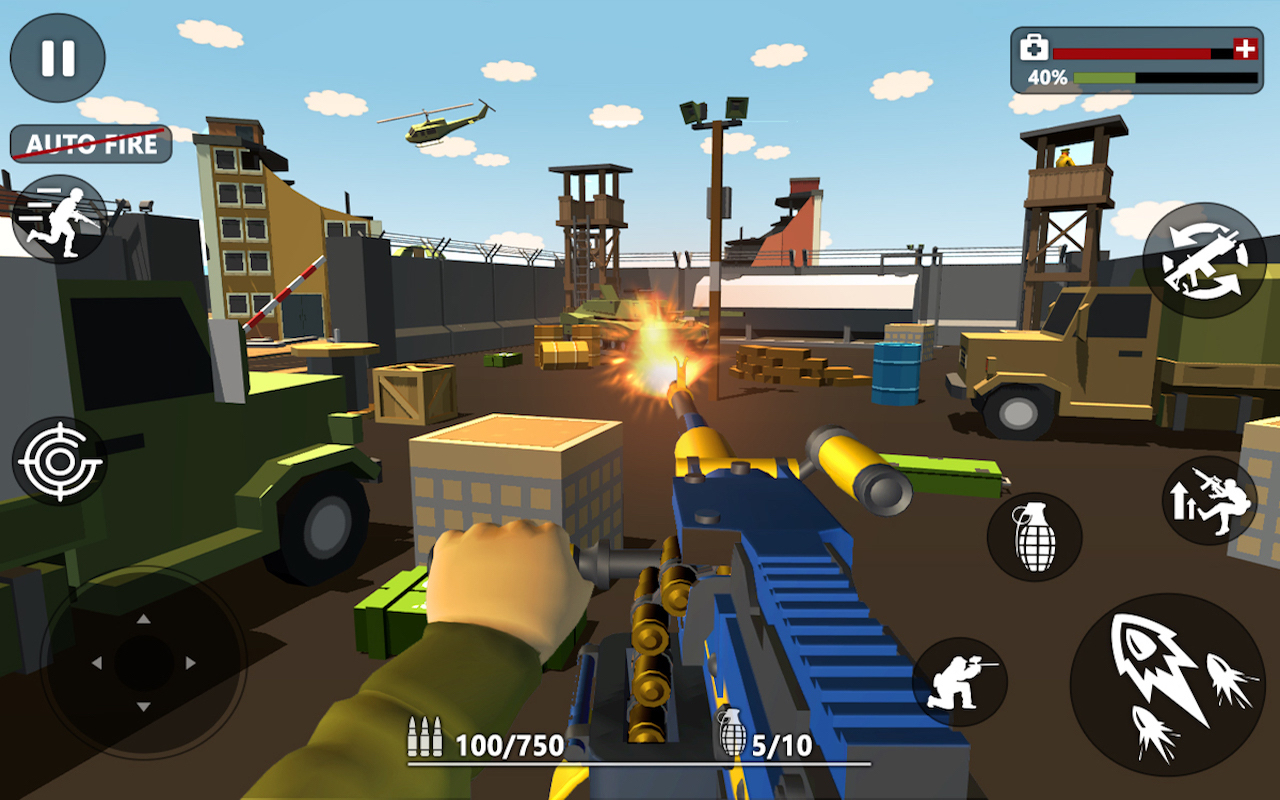The image size is (1280, 800).
Task: Tap the joystick left arrow
Action: 96,663
